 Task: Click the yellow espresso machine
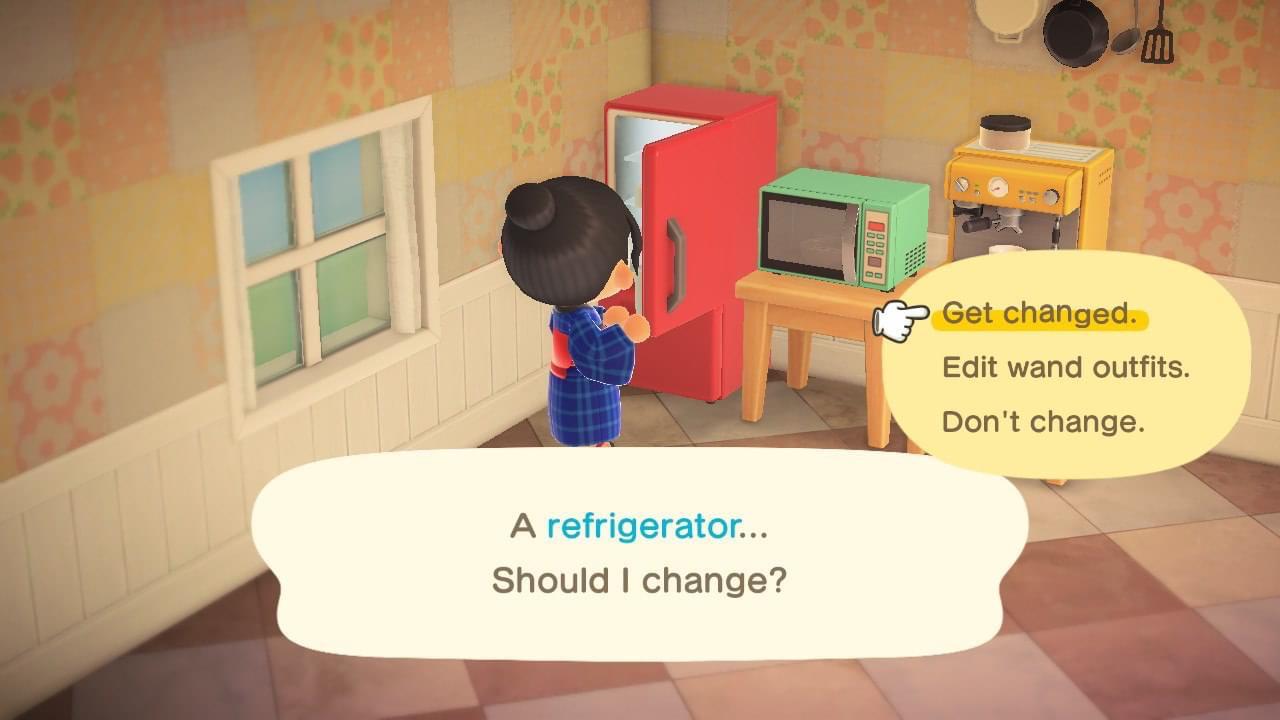pos(1022,200)
